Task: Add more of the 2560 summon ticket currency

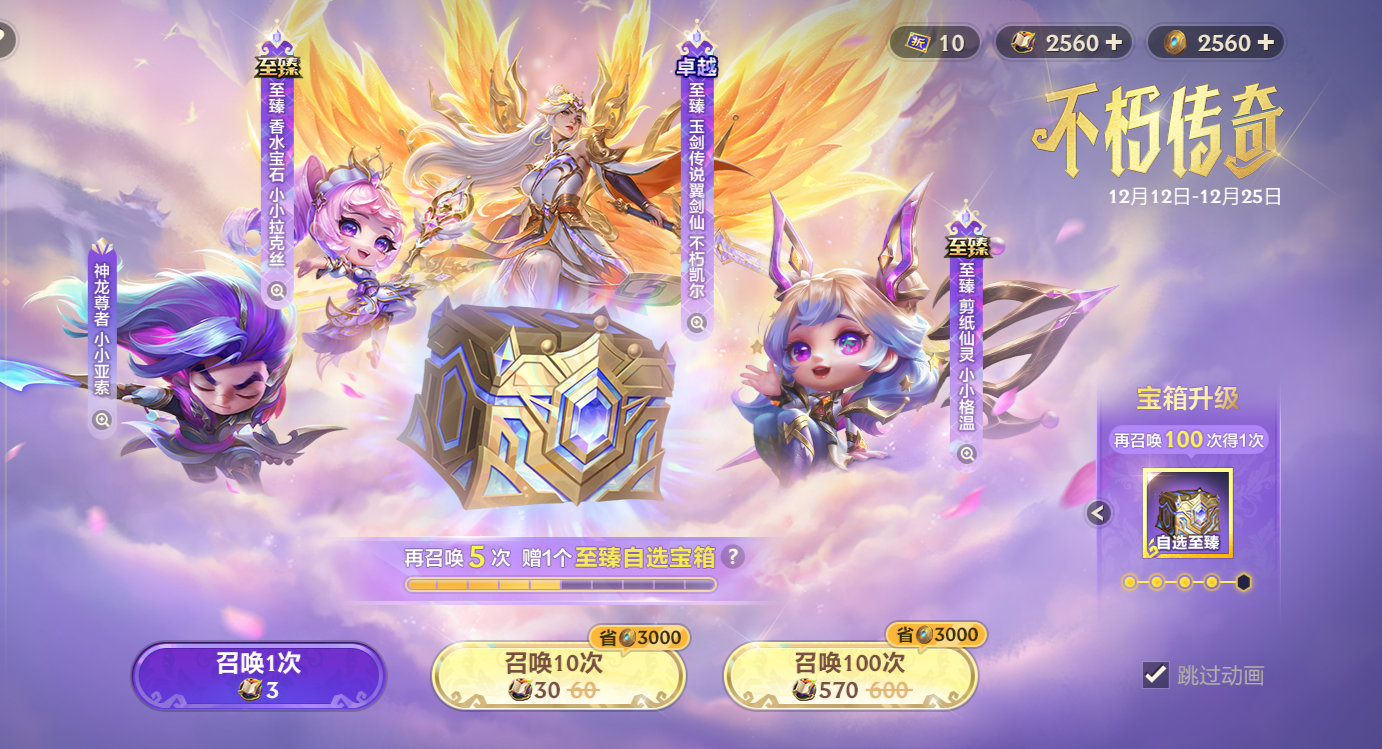Action: point(1113,43)
